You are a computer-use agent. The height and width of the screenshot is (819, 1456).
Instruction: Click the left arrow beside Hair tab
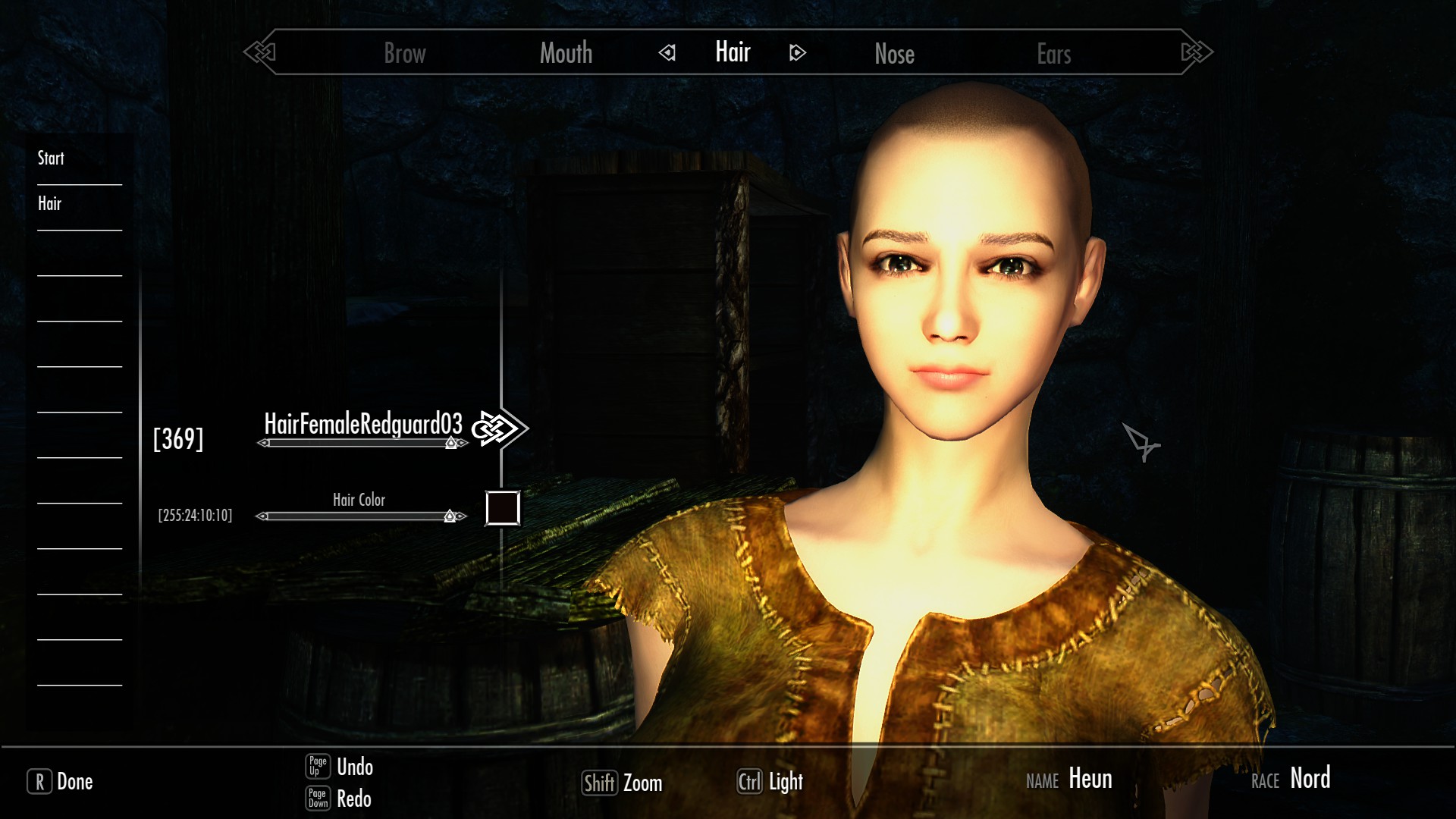667,53
